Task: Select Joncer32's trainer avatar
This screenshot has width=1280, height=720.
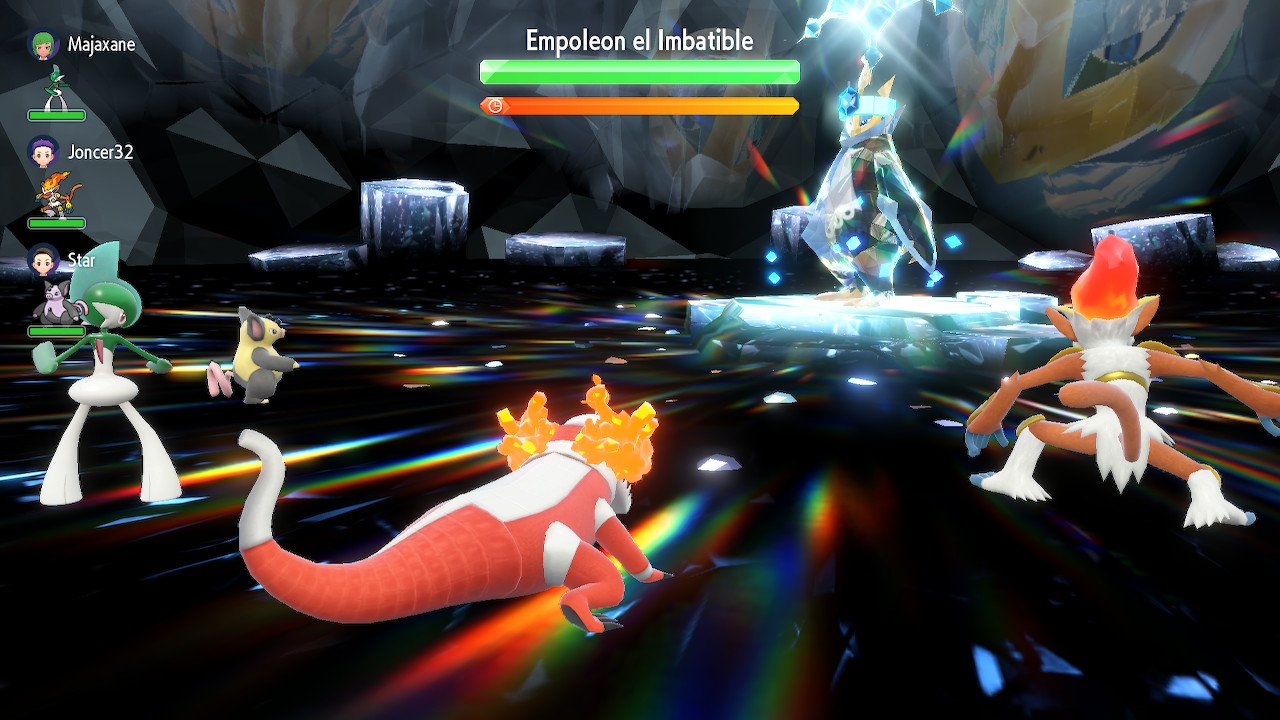Action: coord(44,152)
